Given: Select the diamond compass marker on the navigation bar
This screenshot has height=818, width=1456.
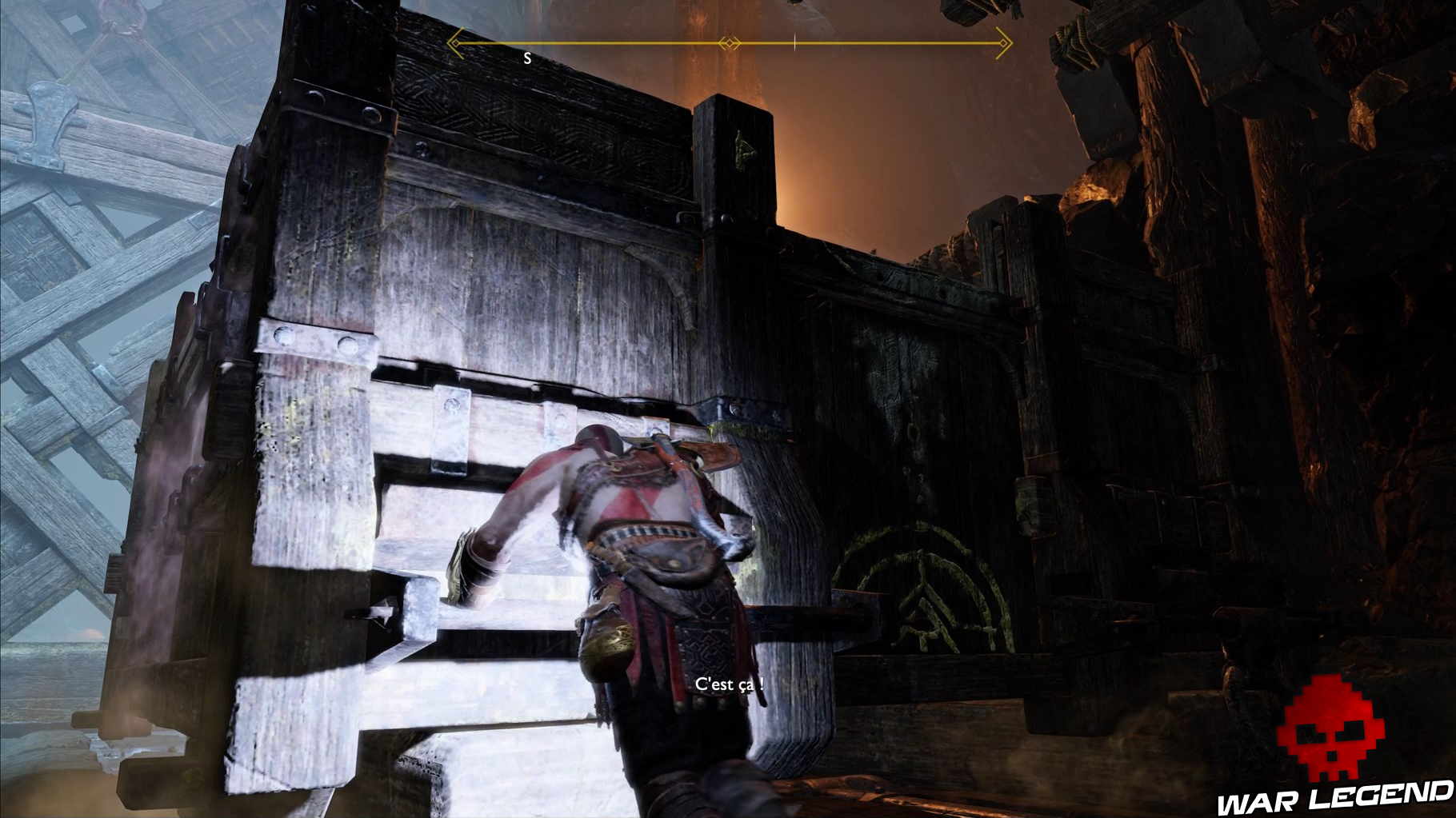Looking at the screenshot, I should click(x=728, y=42).
